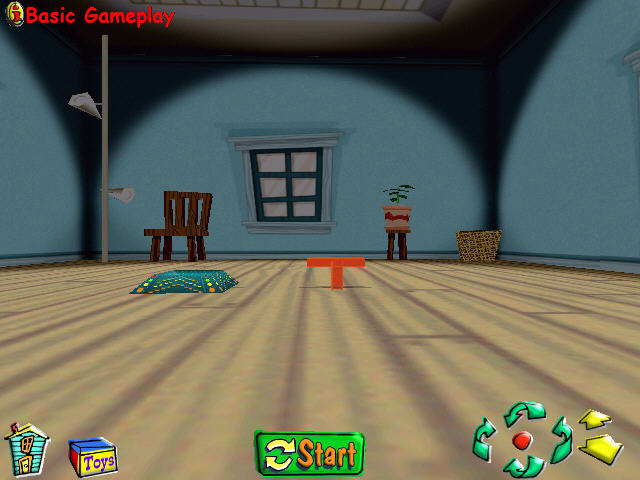Click the right green camera rotation arrow
The height and width of the screenshot is (480, 640).
pyautogui.click(x=560, y=438)
